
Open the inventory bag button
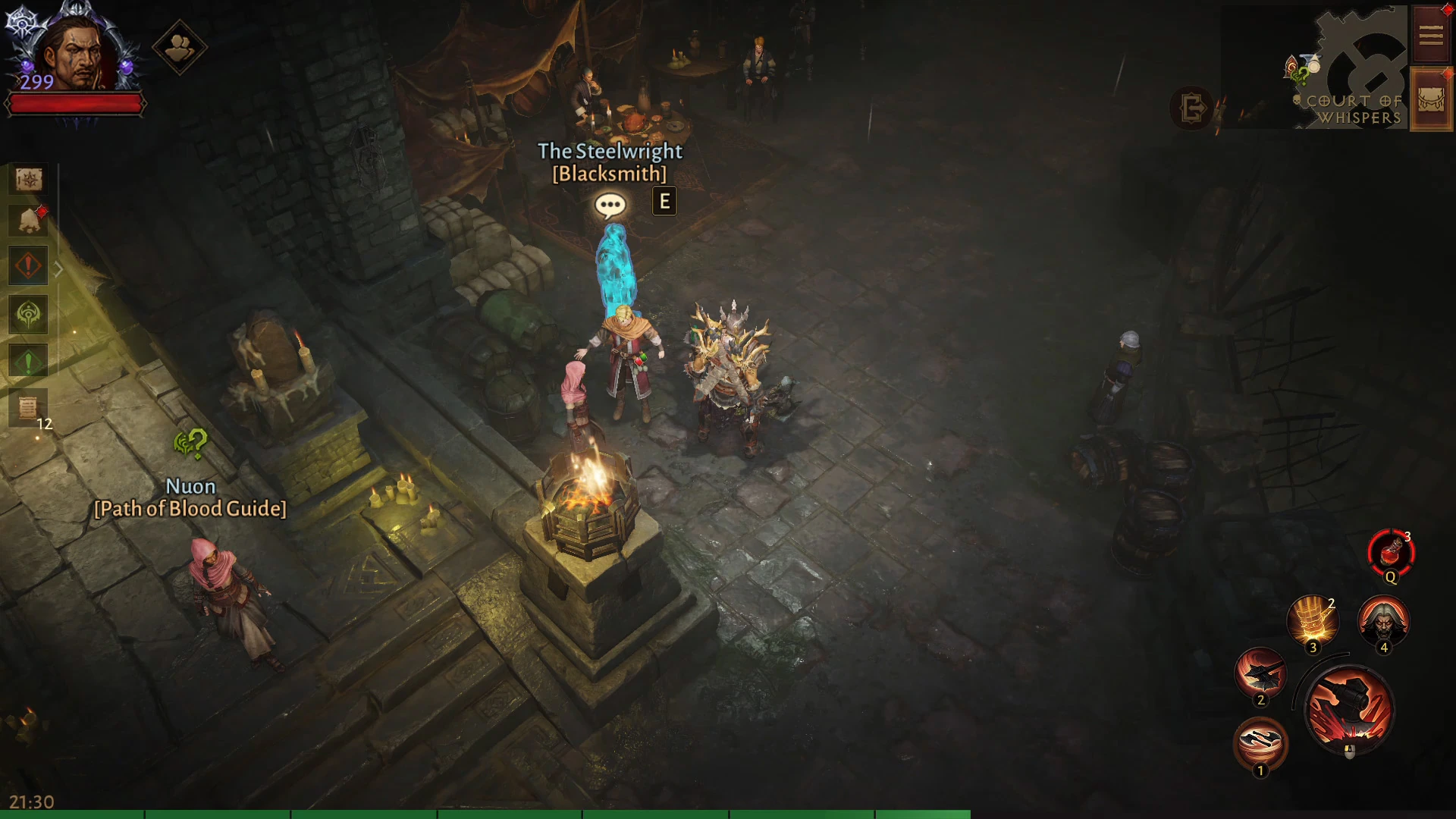[x=1431, y=99]
